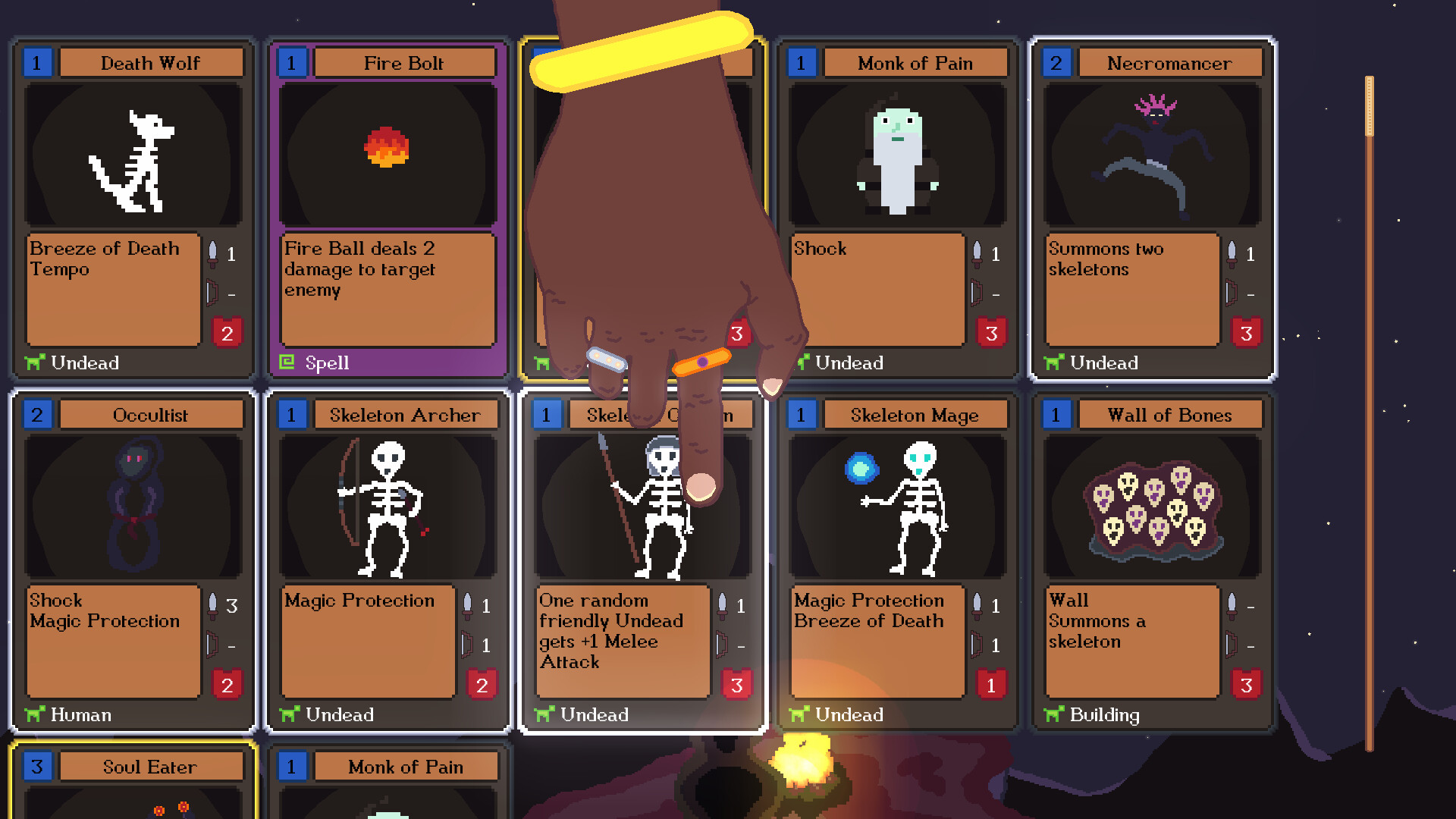This screenshot has height=819, width=1456.
Task: Click the Undead icon on Skeleton Mage
Action: point(799,714)
